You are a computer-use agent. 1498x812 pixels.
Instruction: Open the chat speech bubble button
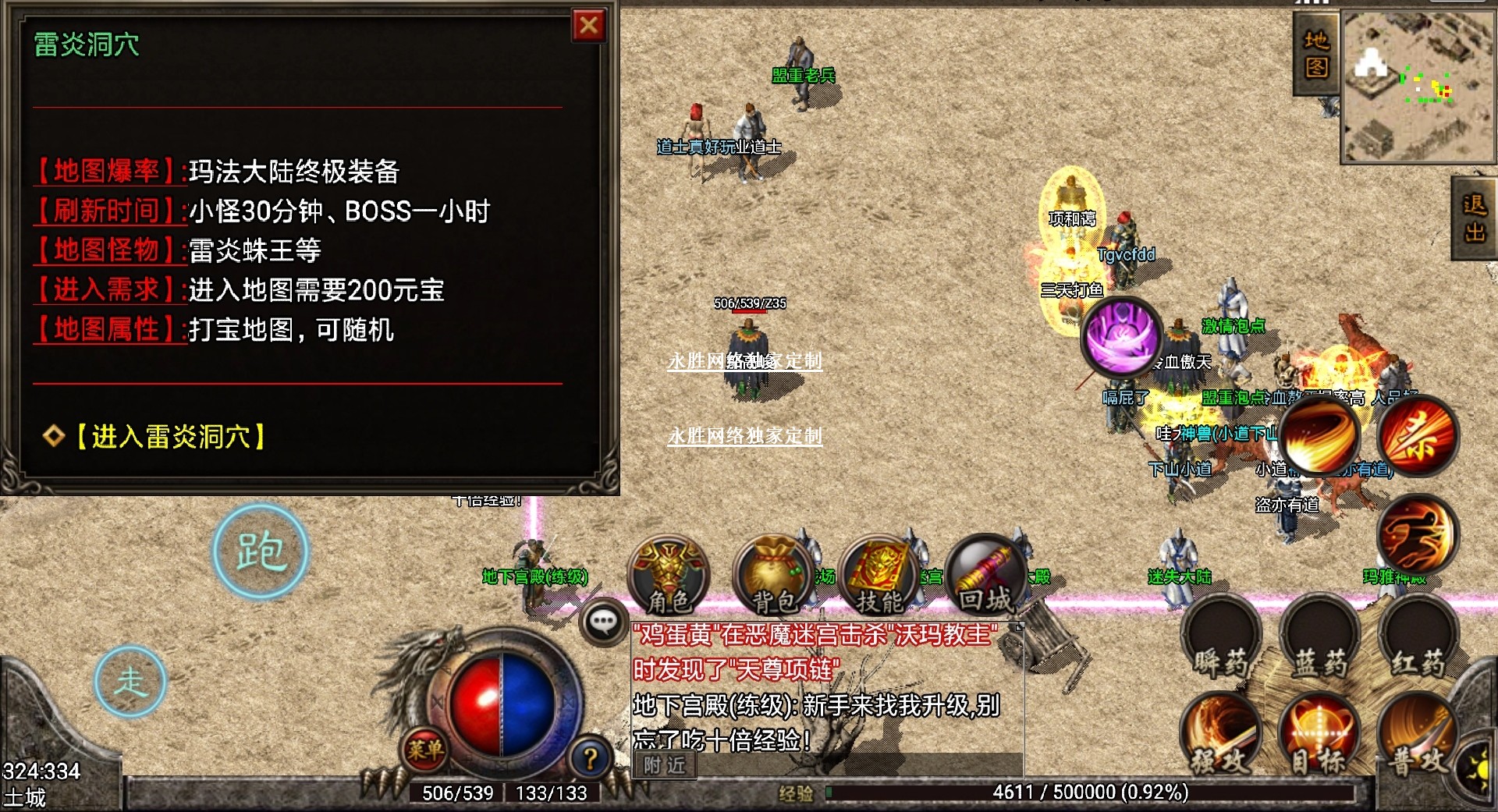[x=602, y=622]
